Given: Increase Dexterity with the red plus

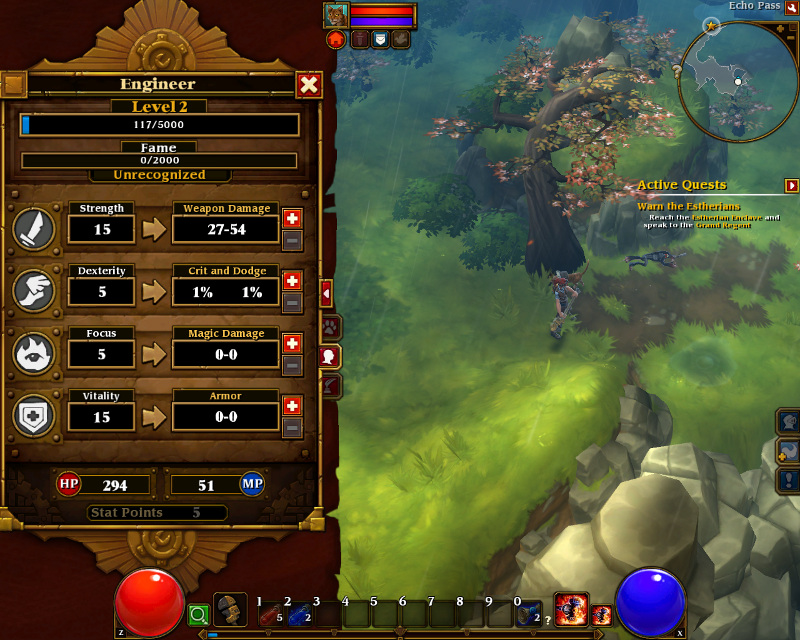Looking at the screenshot, I should point(292,280).
